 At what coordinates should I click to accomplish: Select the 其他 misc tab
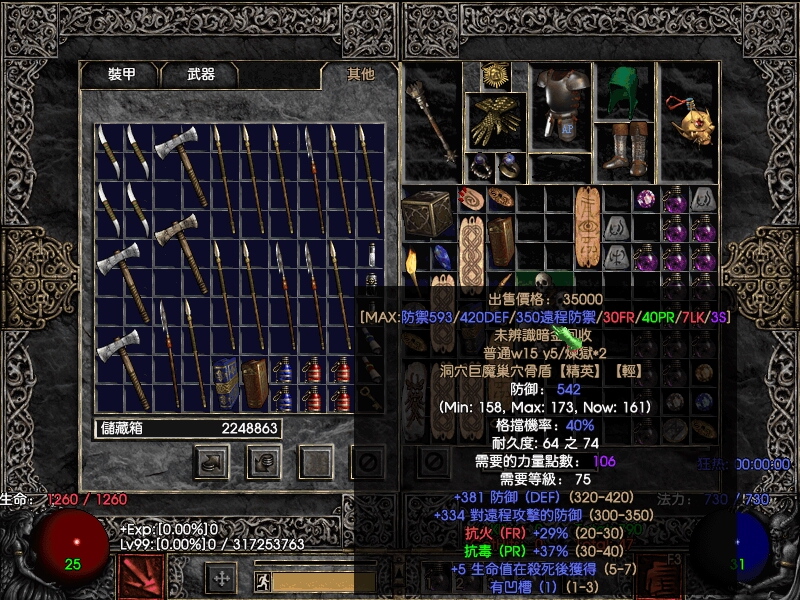click(x=360, y=75)
